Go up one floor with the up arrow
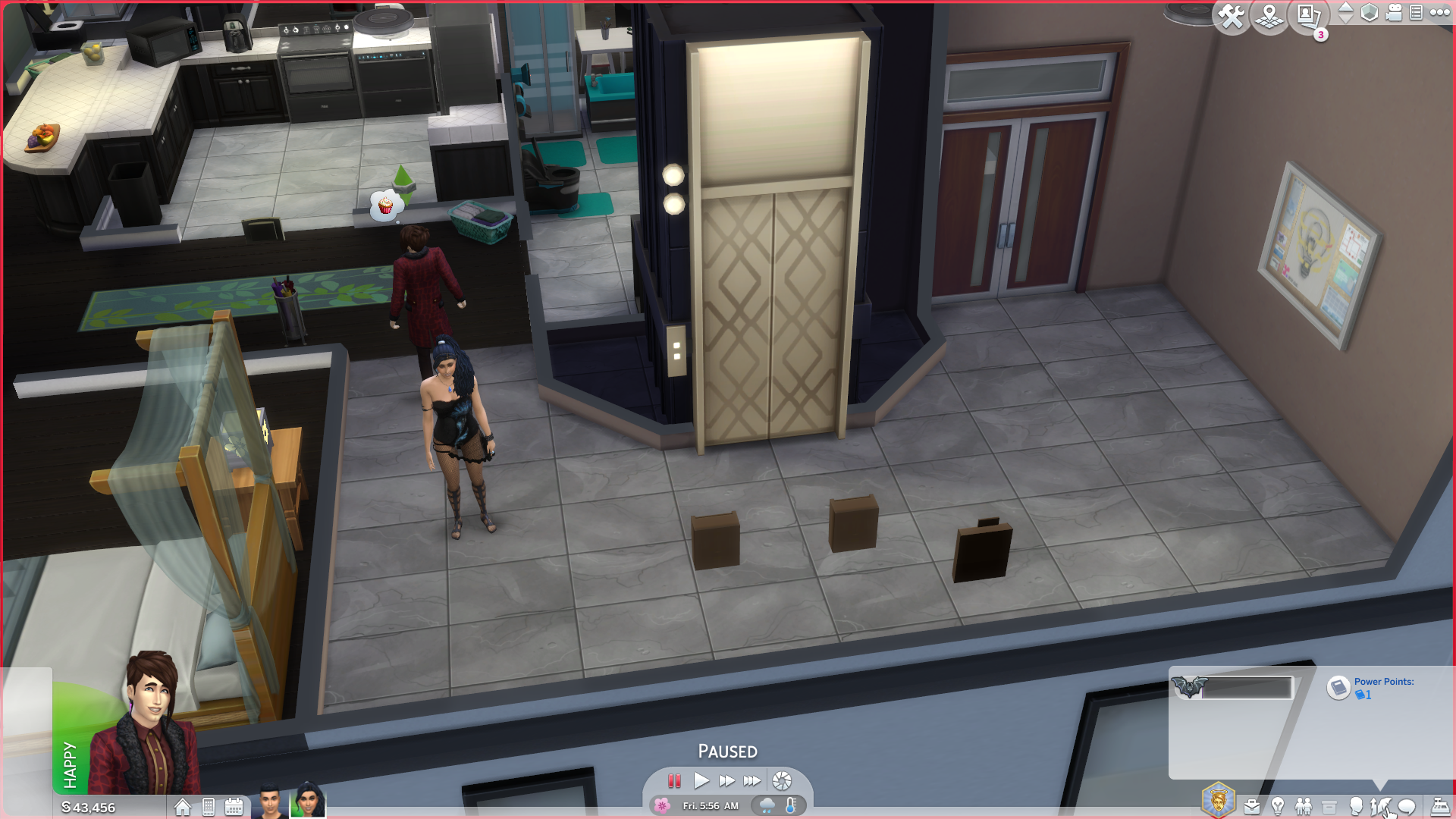1456x819 pixels. coord(1348,7)
